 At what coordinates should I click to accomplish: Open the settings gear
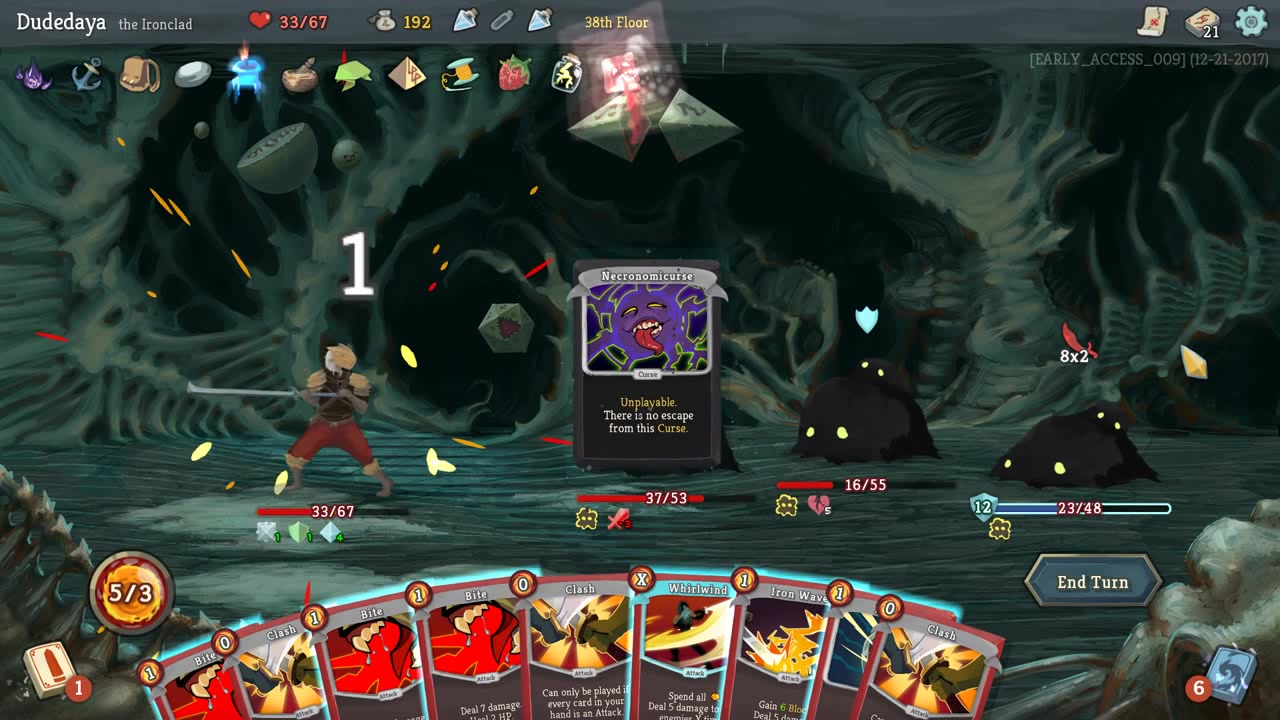(1250, 21)
